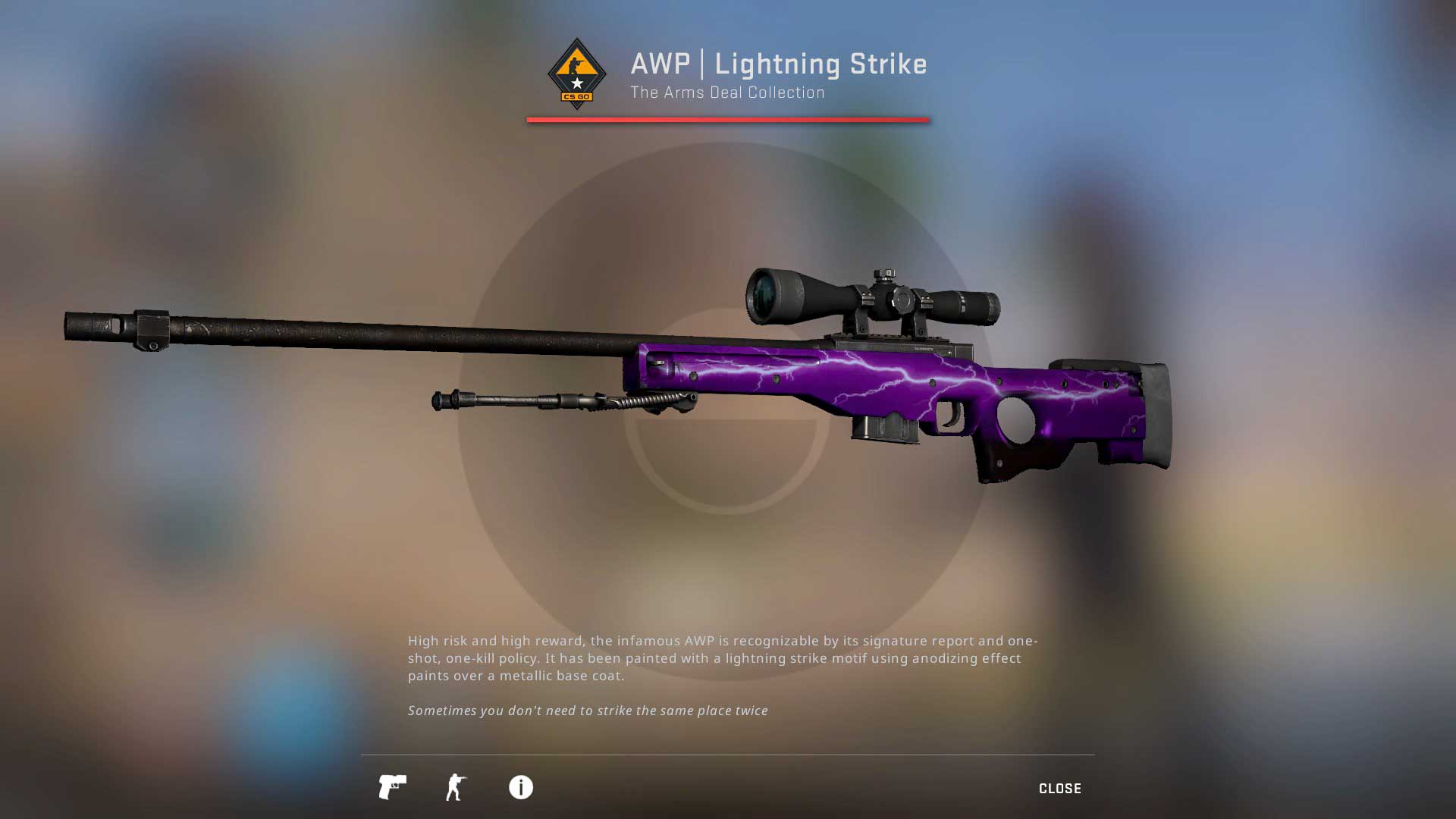Viewport: 1456px width, 819px height.
Task: Select the pistol weapon view icon
Action: [x=392, y=787]
